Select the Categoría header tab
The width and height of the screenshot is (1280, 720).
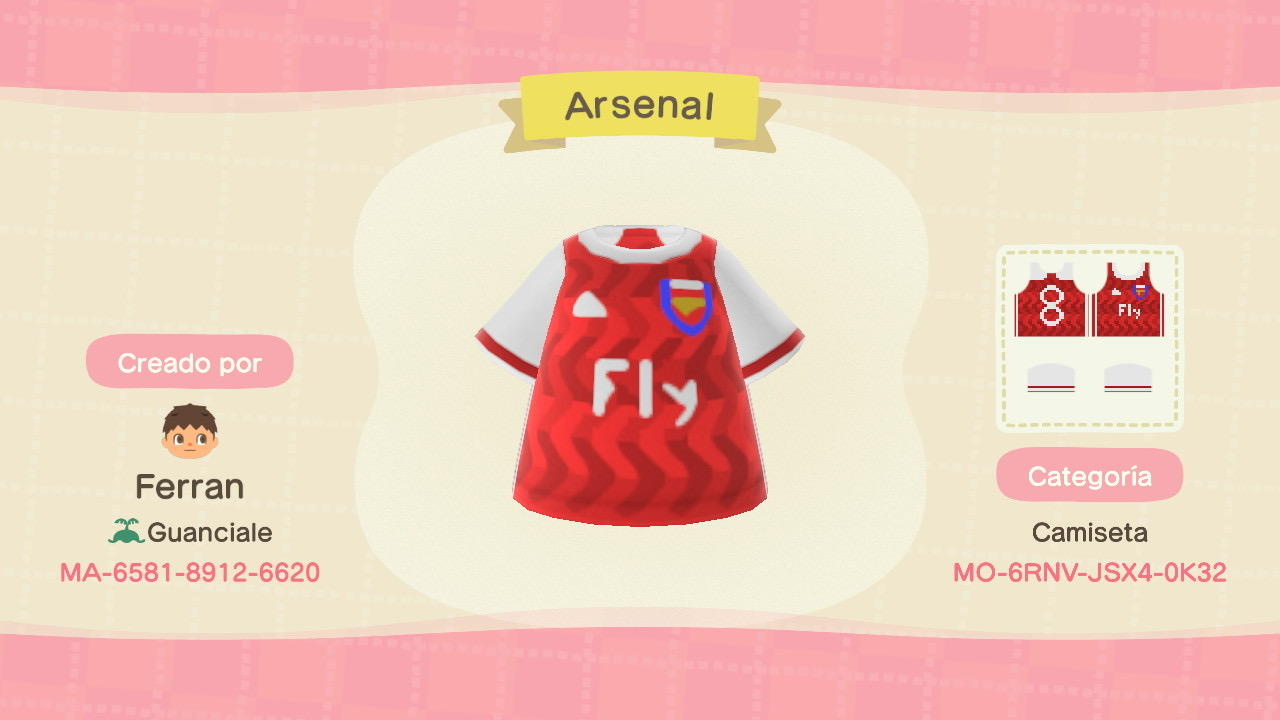[1089, 475]
